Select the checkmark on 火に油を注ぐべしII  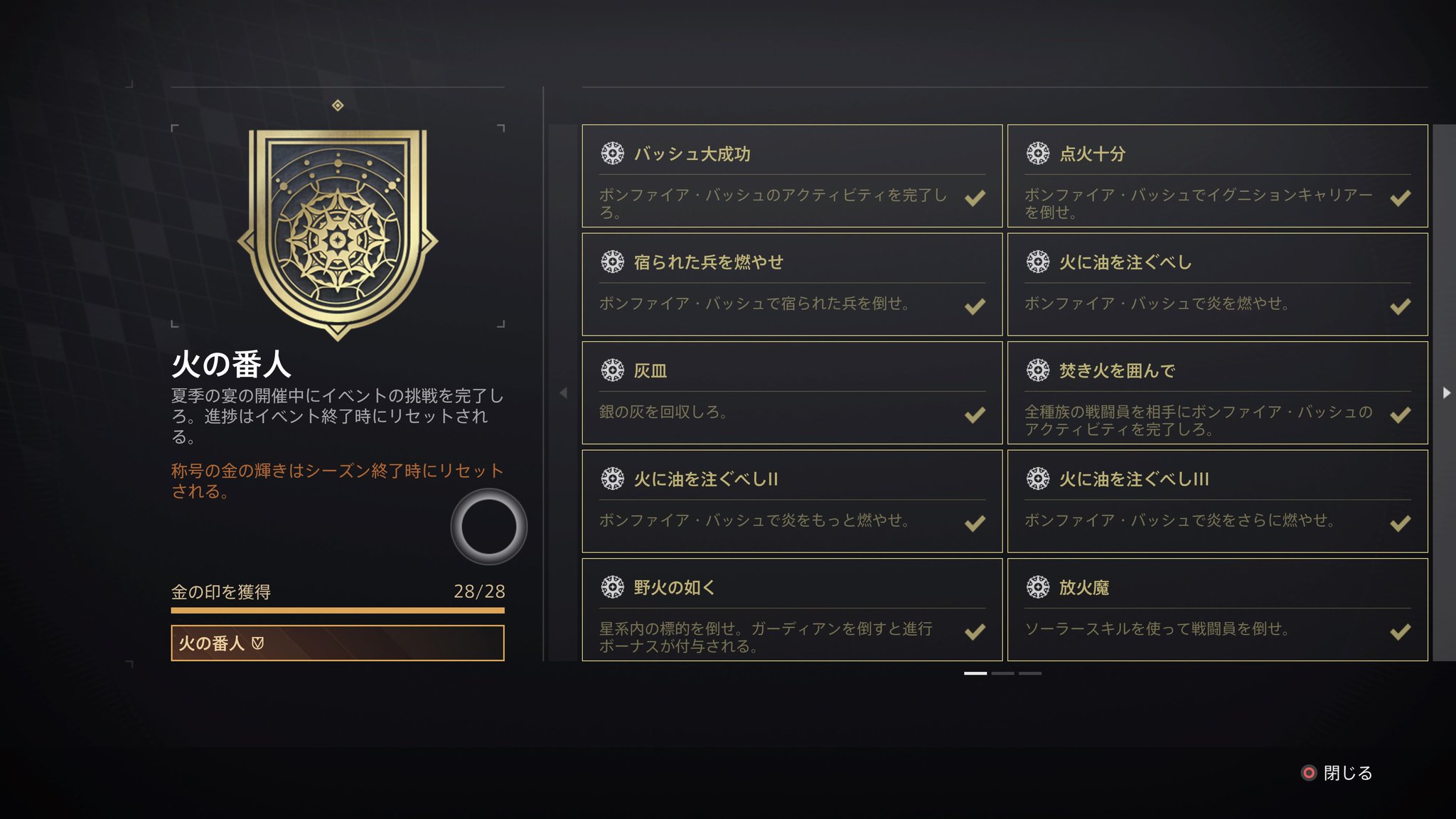[974, 525]
